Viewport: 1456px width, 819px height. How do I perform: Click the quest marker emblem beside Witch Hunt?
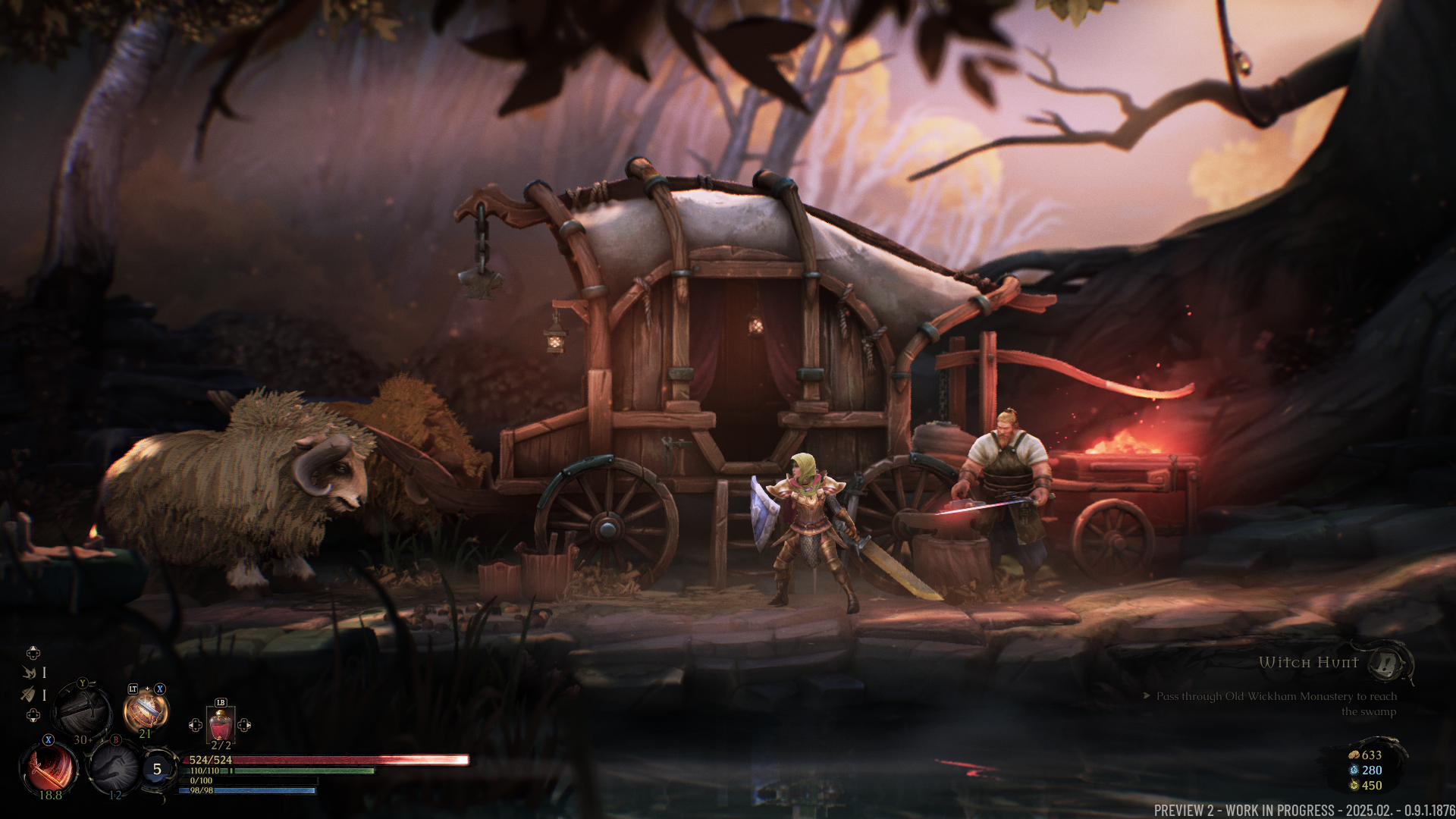pyautogui.click(x=1388, y=664)
